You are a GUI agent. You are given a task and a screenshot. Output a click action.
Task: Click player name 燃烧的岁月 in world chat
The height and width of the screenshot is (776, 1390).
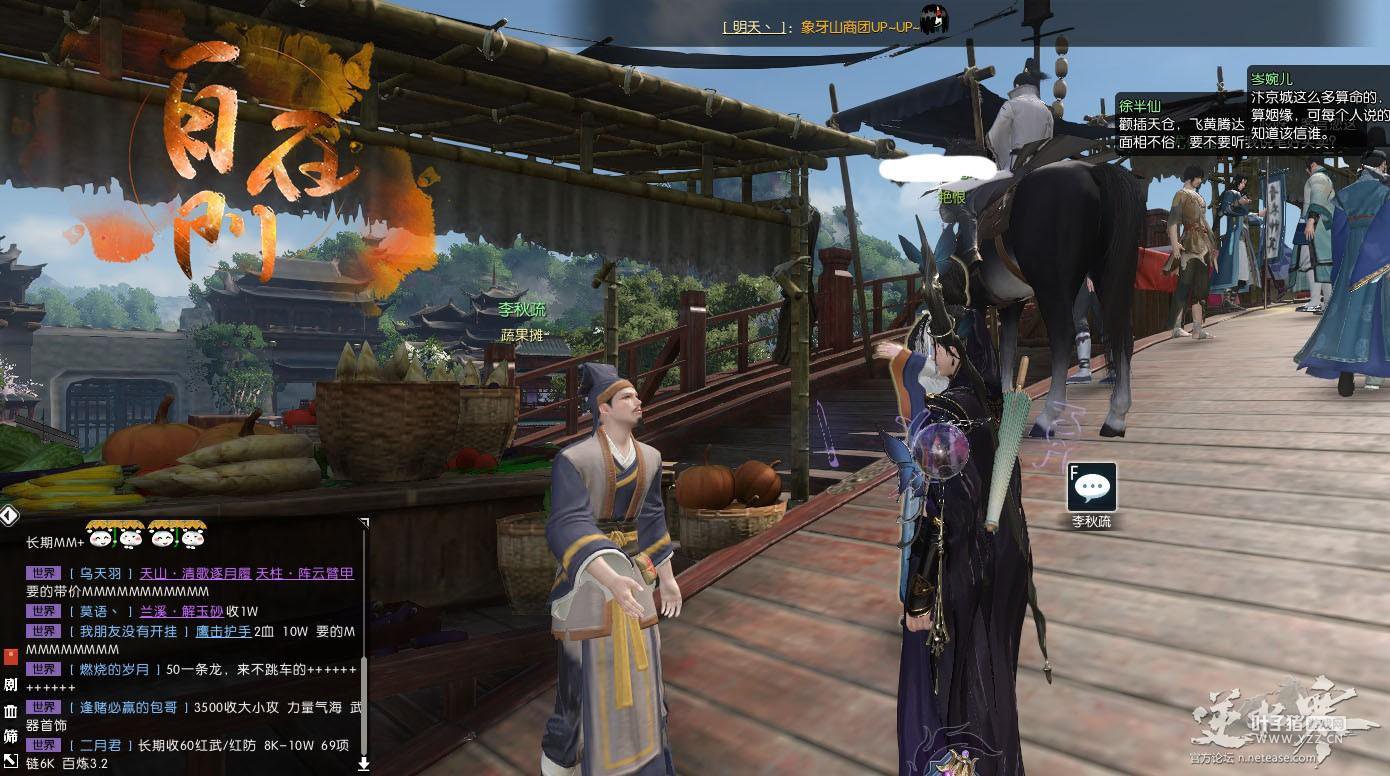(x=115, y=669)
